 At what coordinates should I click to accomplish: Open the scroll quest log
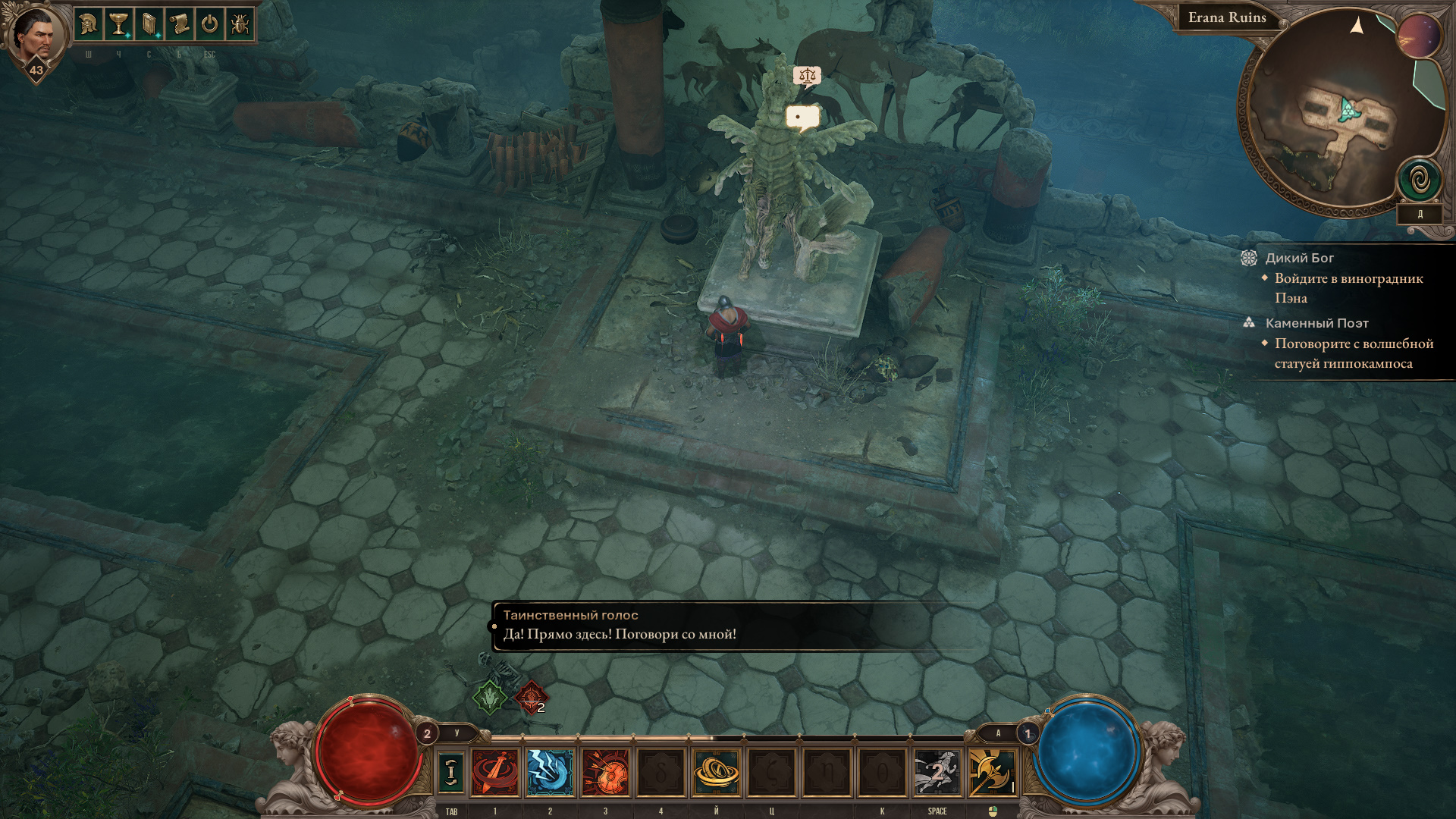[179, 25]
